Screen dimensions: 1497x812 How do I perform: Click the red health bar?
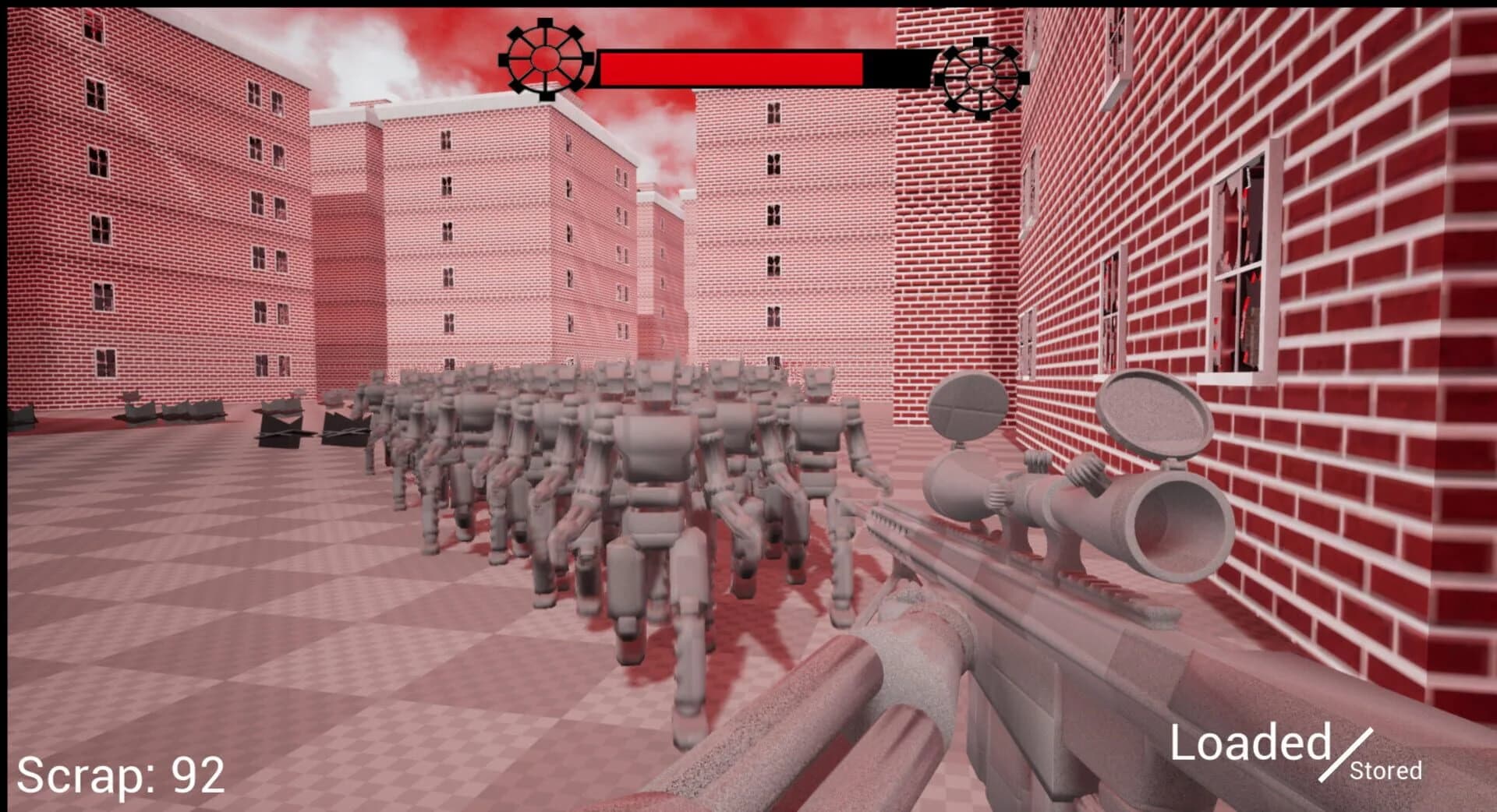pyautogui.click(x=733, y=66)
